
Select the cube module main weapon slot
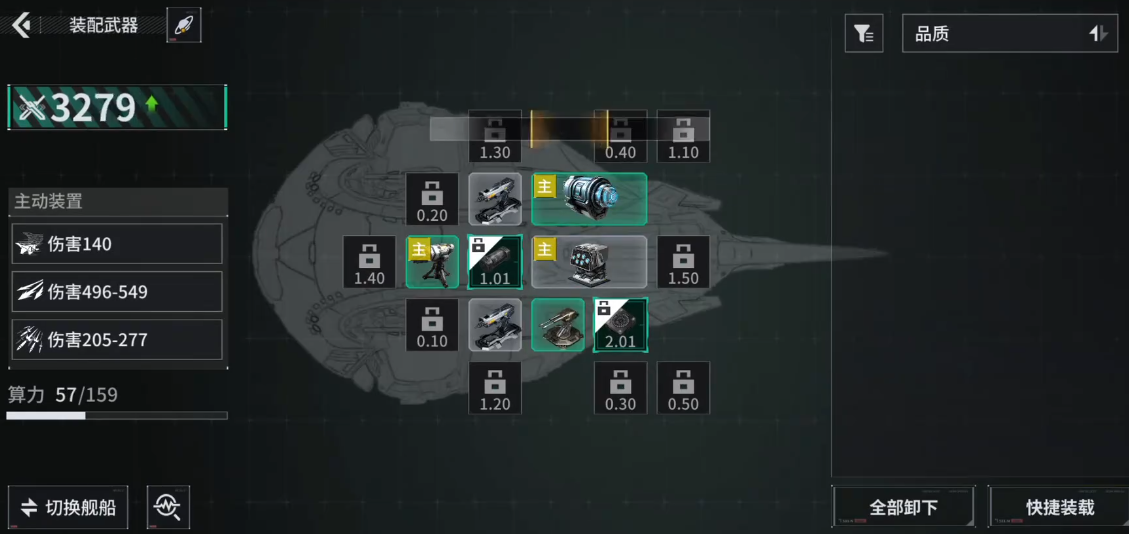pyautogui.click(x=589, y=262)
